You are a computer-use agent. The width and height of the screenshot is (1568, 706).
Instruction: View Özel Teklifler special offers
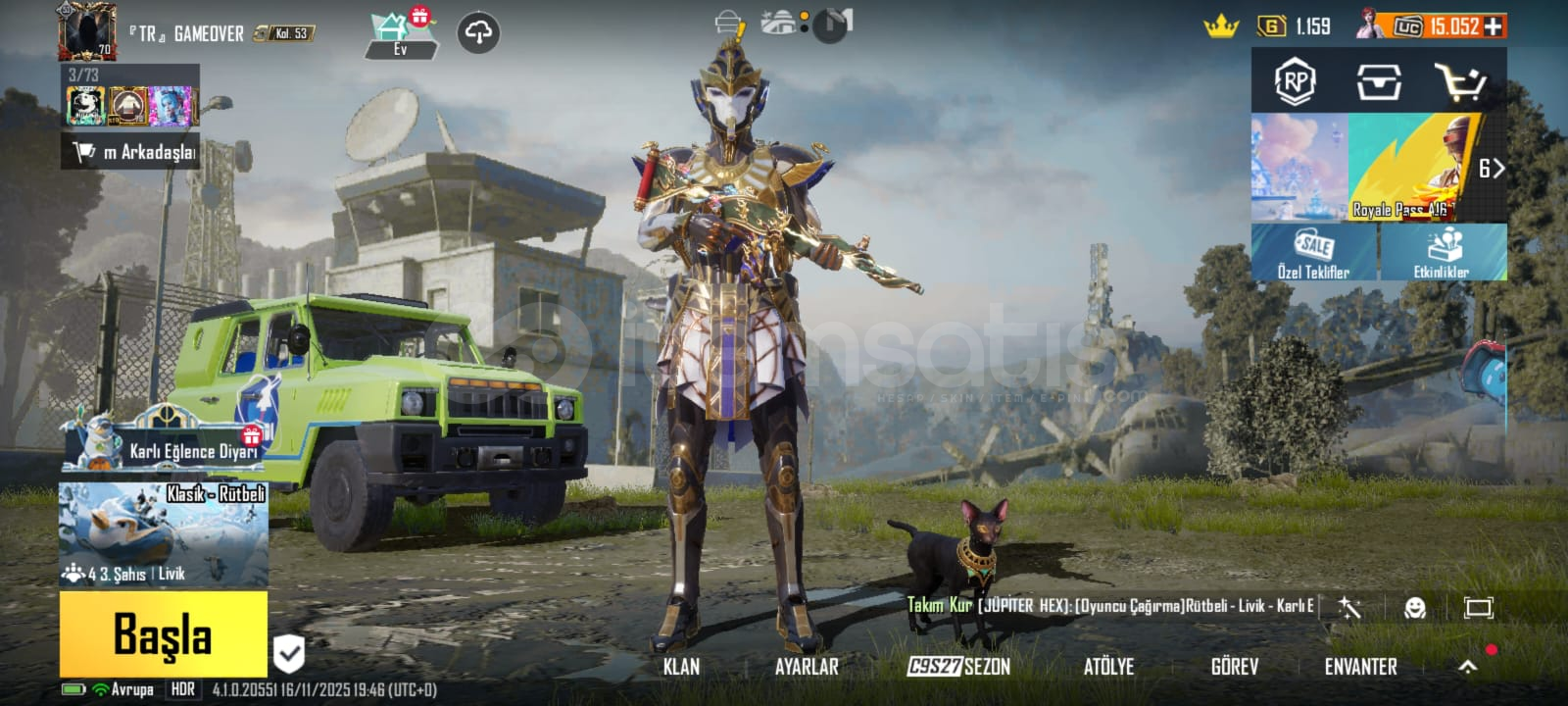click(x=1314, y=252)
